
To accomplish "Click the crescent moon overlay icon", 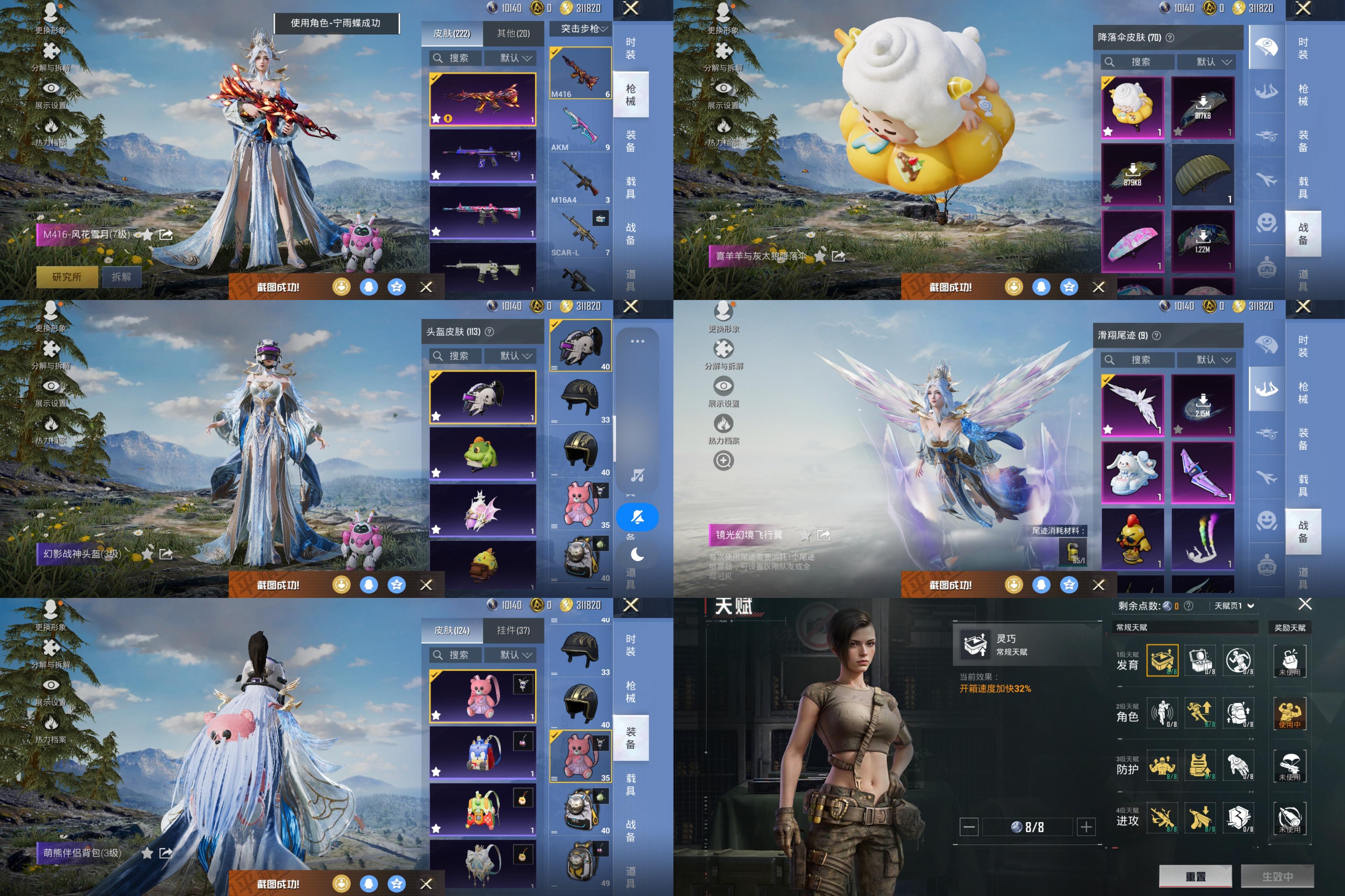I will tap(637, 554).
